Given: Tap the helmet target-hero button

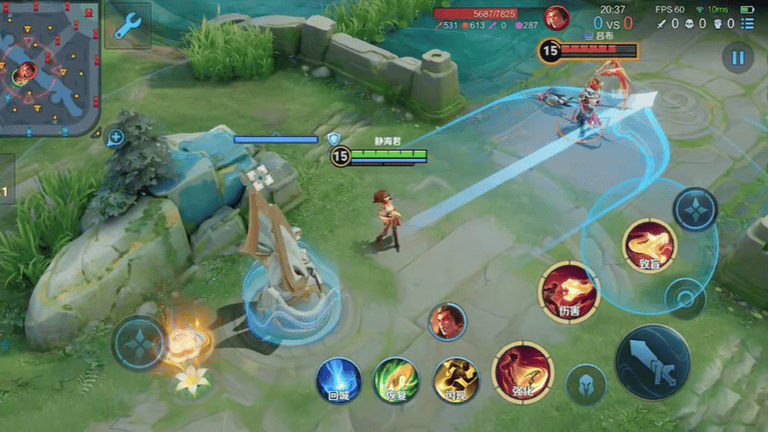Looking at the screenshot, I should pos(586,384).
